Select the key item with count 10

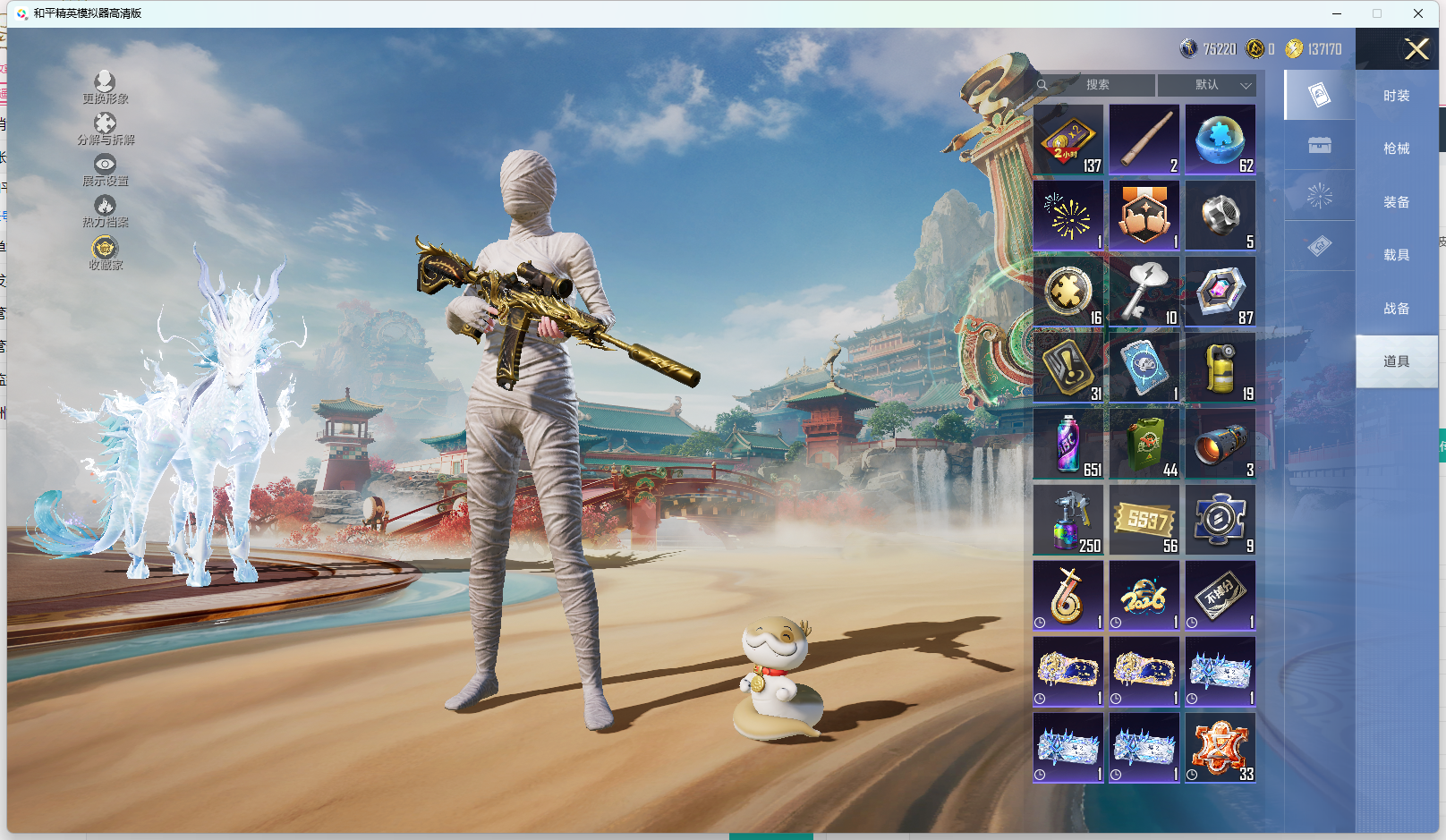(x=1144, y=292)
